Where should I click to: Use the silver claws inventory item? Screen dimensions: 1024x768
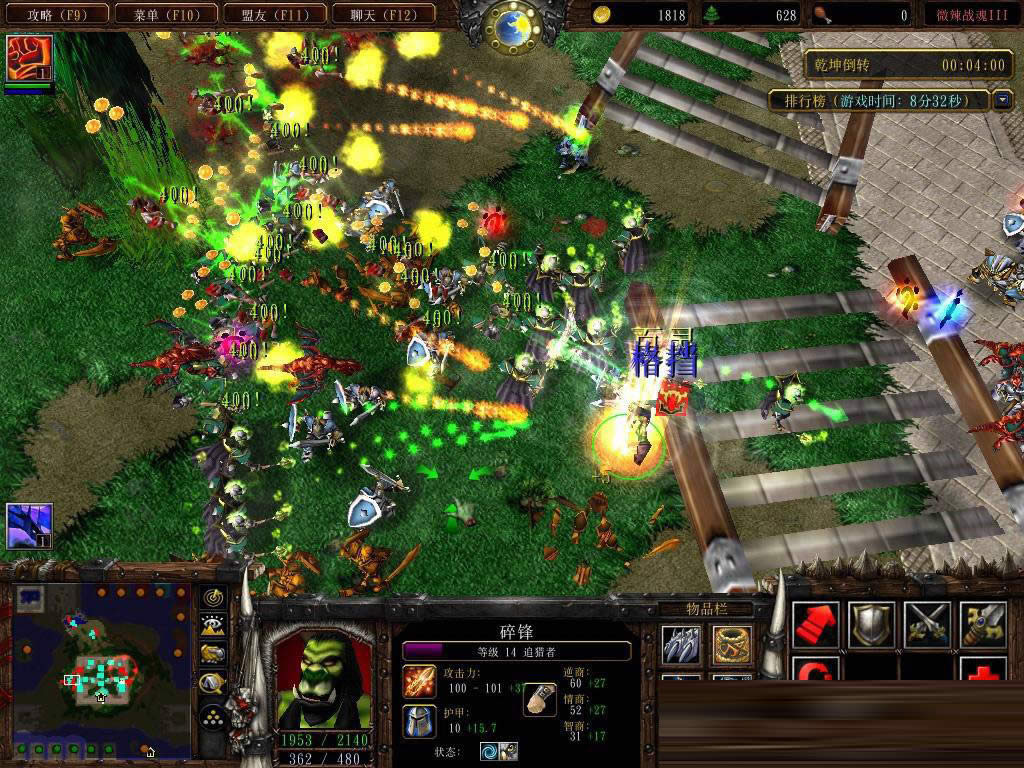coord(683,643)
